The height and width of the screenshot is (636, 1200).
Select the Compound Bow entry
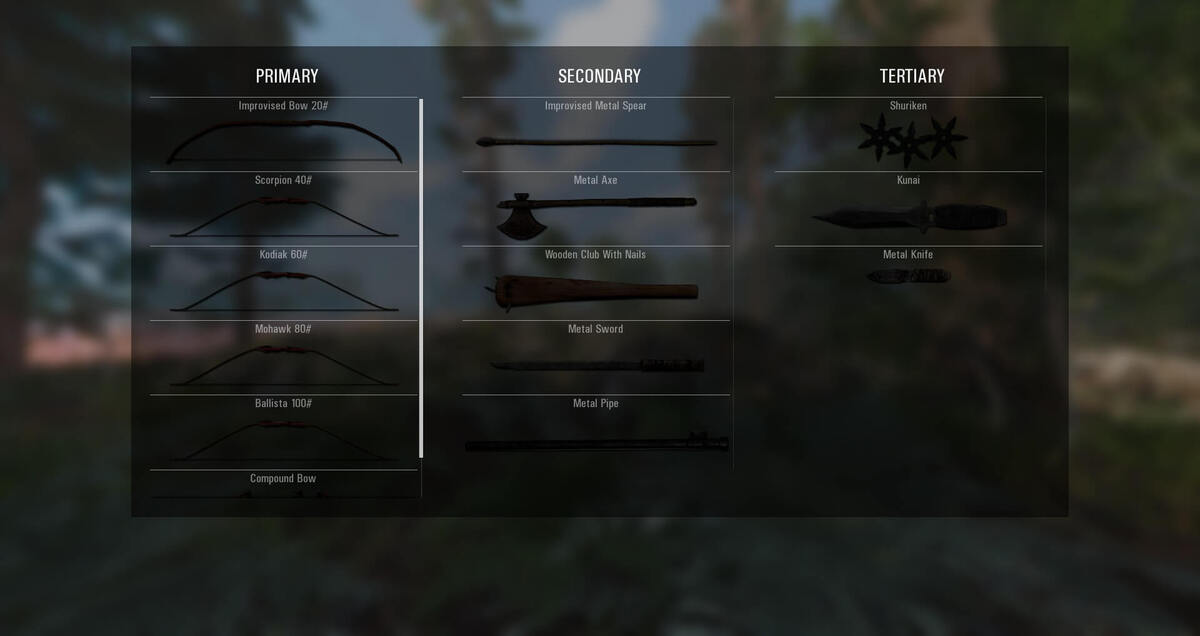[284, 483]
